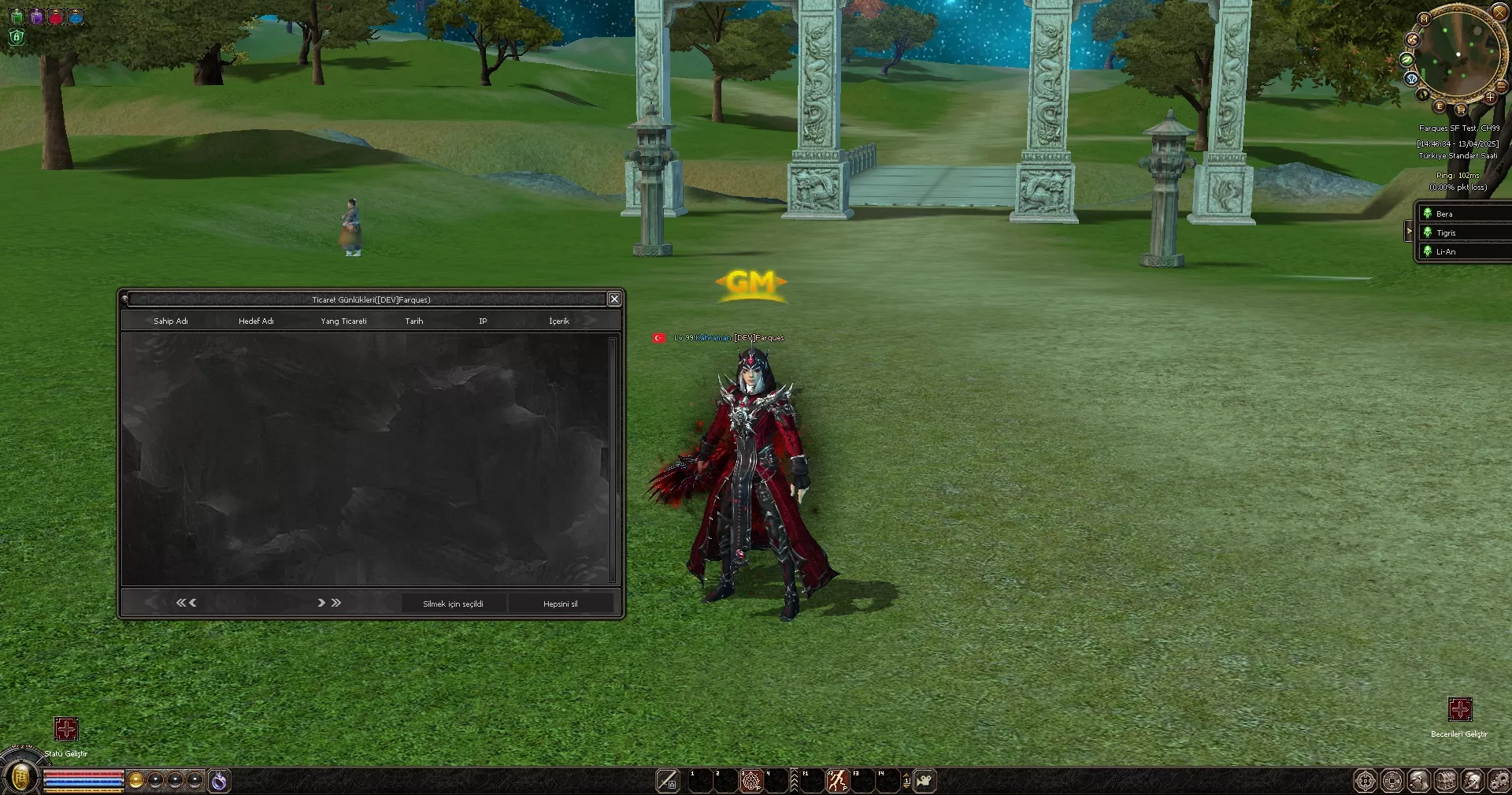1512x795 pixels.
Task: Click the Statü Geliştir icon
Action: coord(66,729)
